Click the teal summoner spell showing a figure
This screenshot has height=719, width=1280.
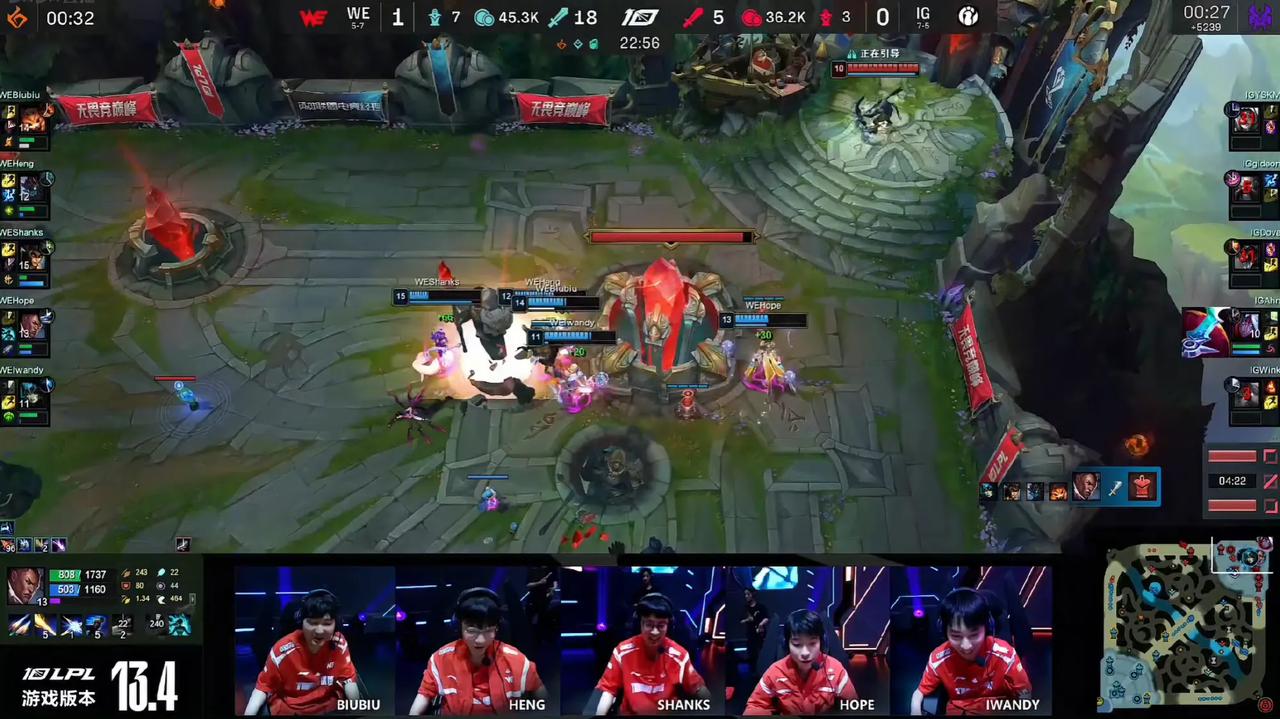[180, 624]
